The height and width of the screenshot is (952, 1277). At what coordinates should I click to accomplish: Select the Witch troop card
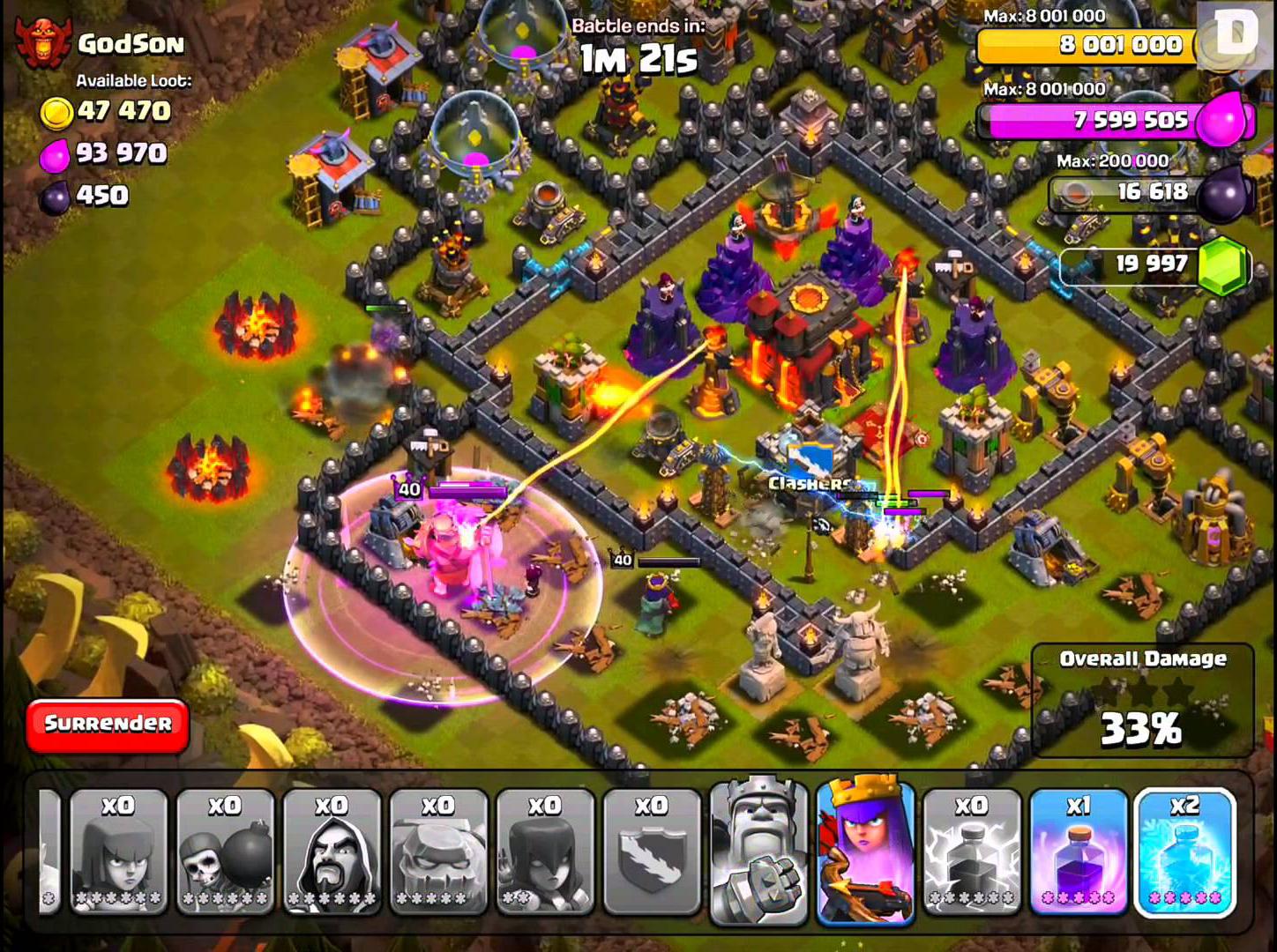coord(545,851)
